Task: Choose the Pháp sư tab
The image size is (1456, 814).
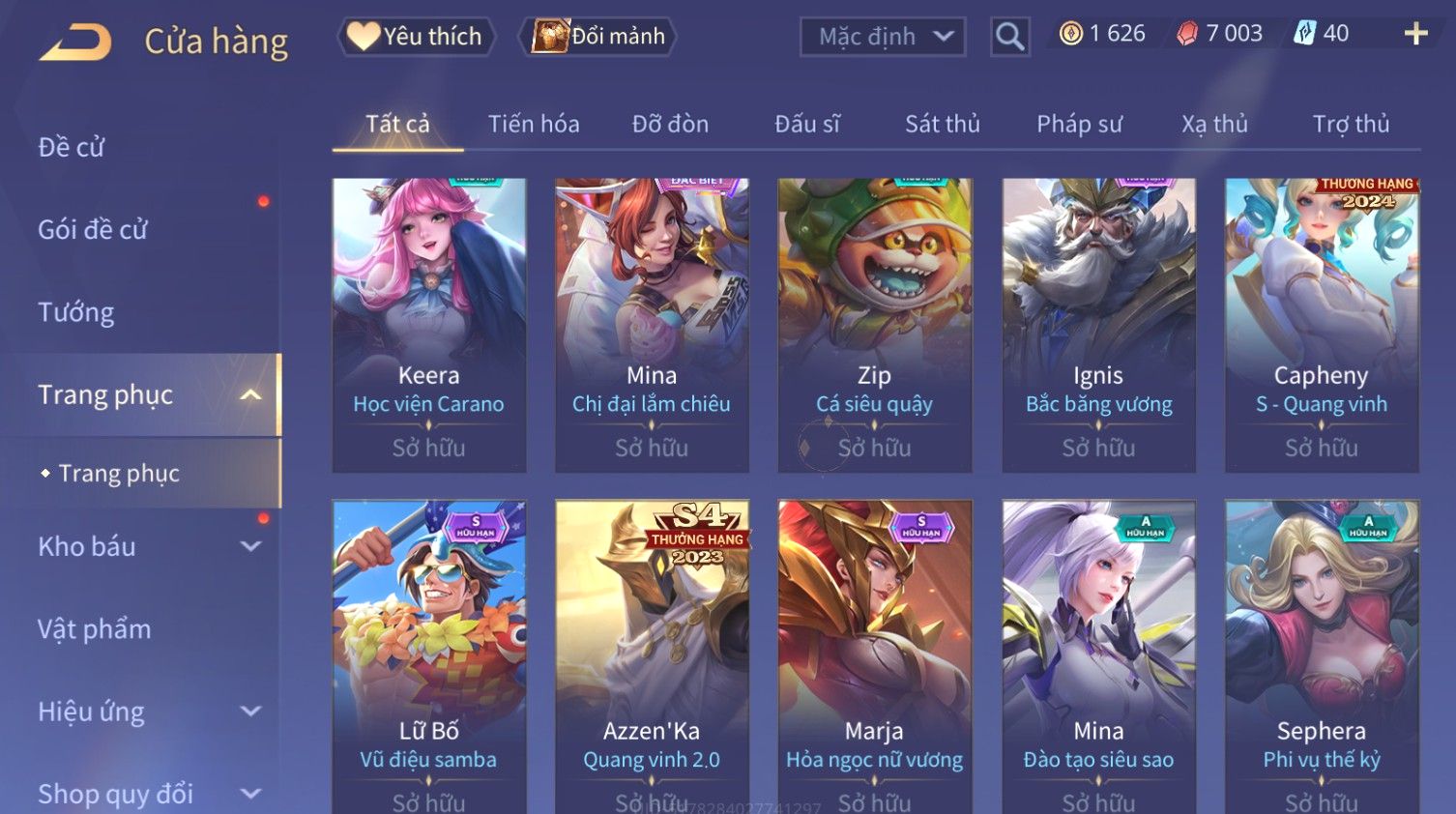Action: click(1079, 124)
